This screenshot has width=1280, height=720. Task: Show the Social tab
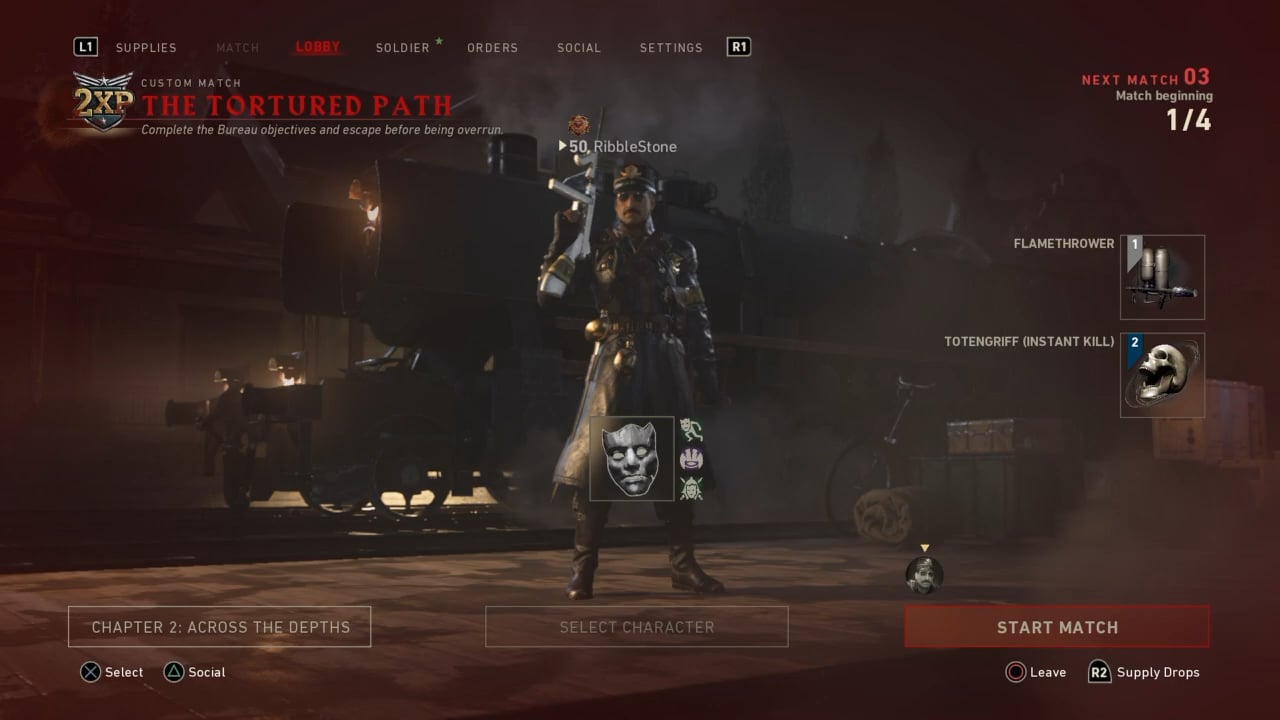coord(579,47)
